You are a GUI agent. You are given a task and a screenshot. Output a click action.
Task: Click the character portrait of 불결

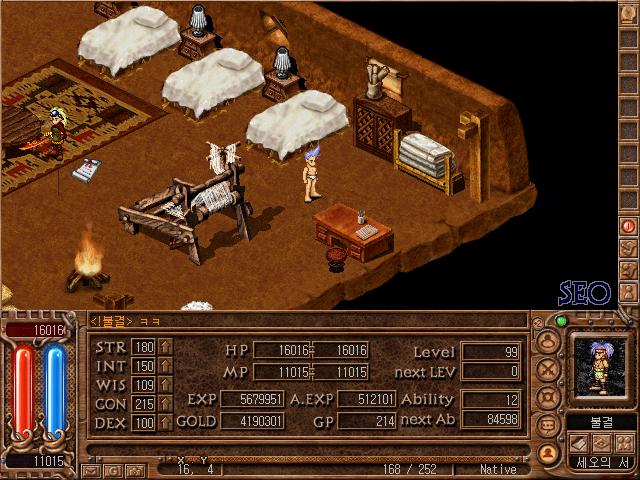[598, 366]
